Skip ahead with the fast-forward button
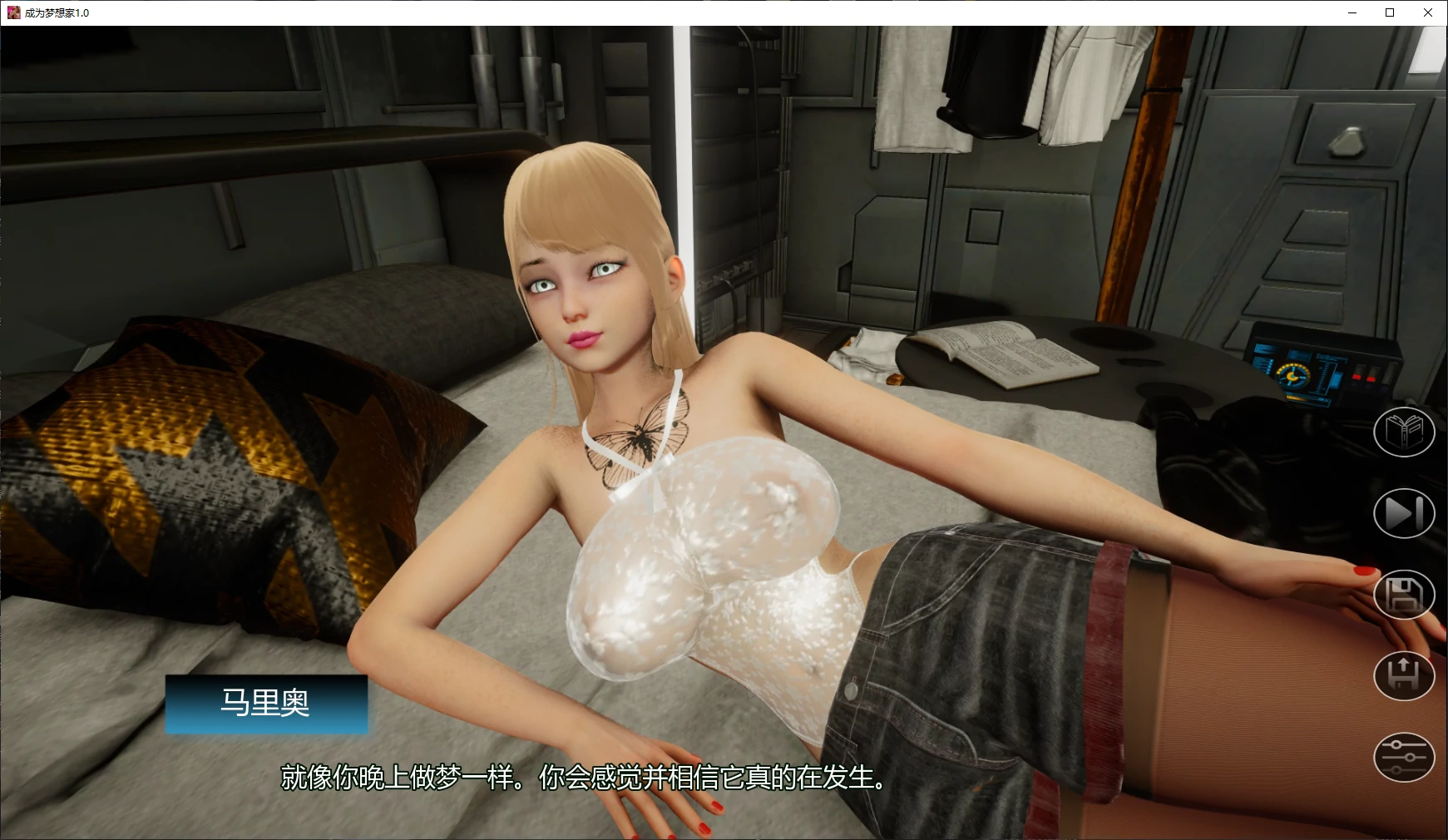Viewport: 1448px width, 840px height. coord(1404,513)
